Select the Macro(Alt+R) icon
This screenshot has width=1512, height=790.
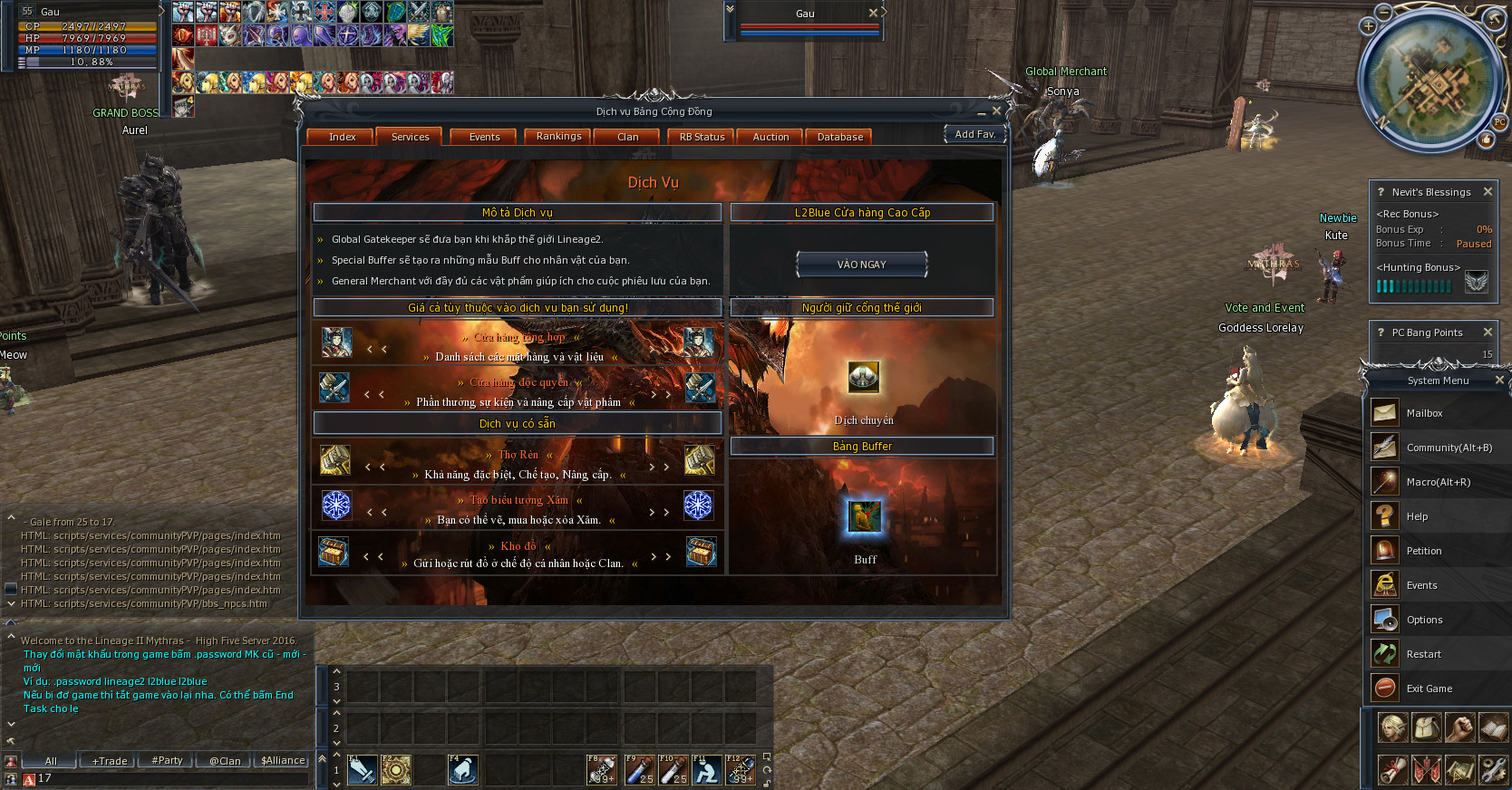click(x=1384, y=481)
